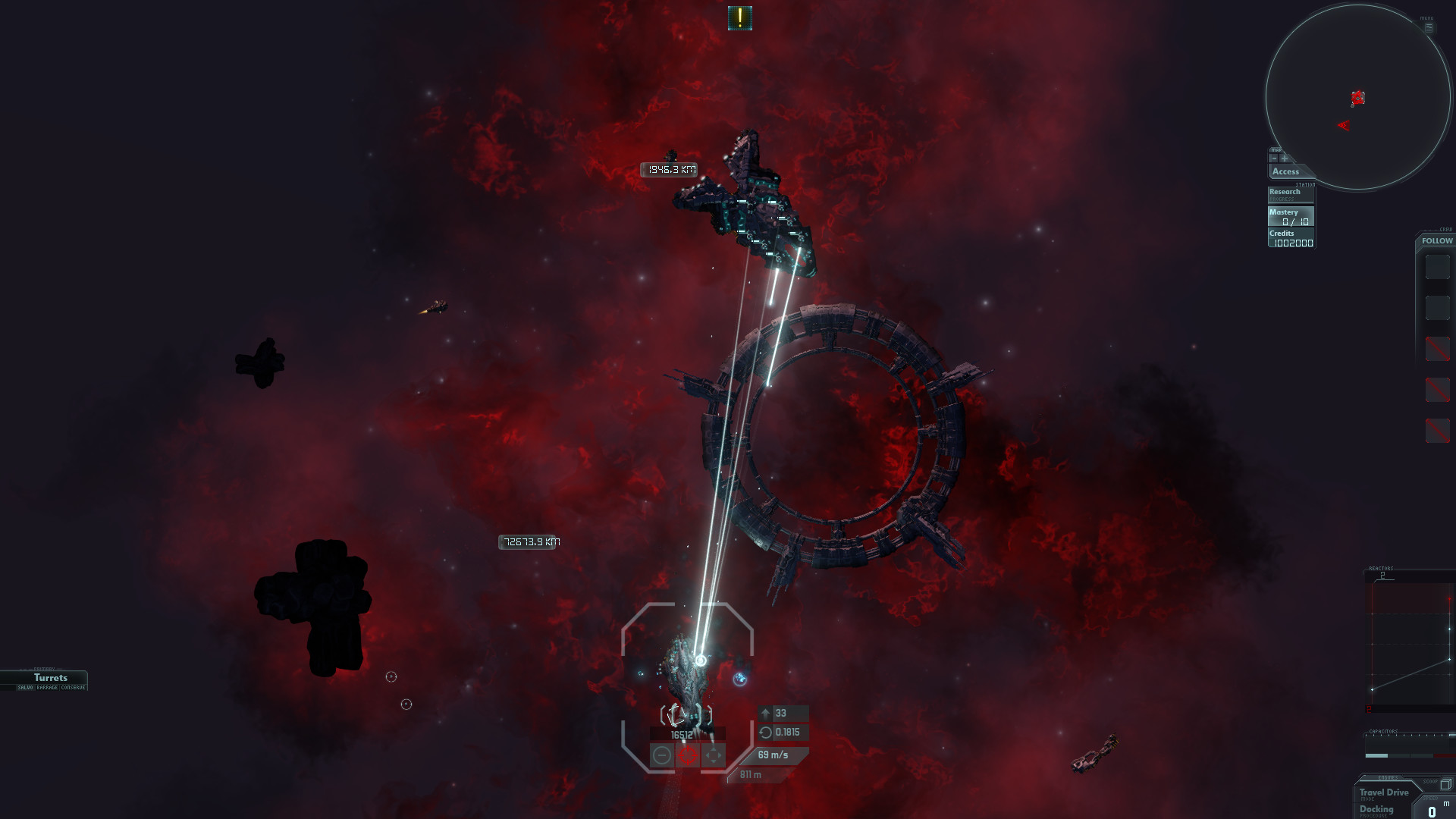1456x819 pixels.
Task: Select the Travel Drive engine mode
Action: coord(1384,793)
